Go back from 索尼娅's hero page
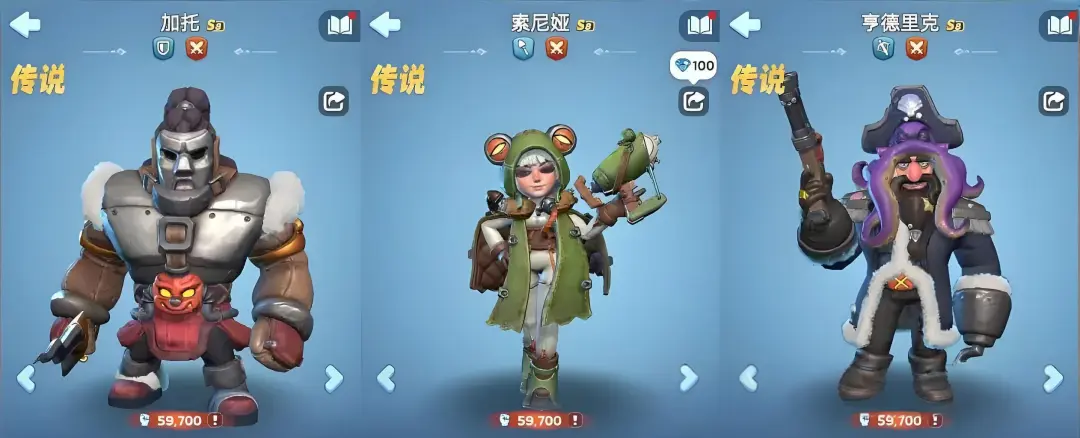 point(385,24)
